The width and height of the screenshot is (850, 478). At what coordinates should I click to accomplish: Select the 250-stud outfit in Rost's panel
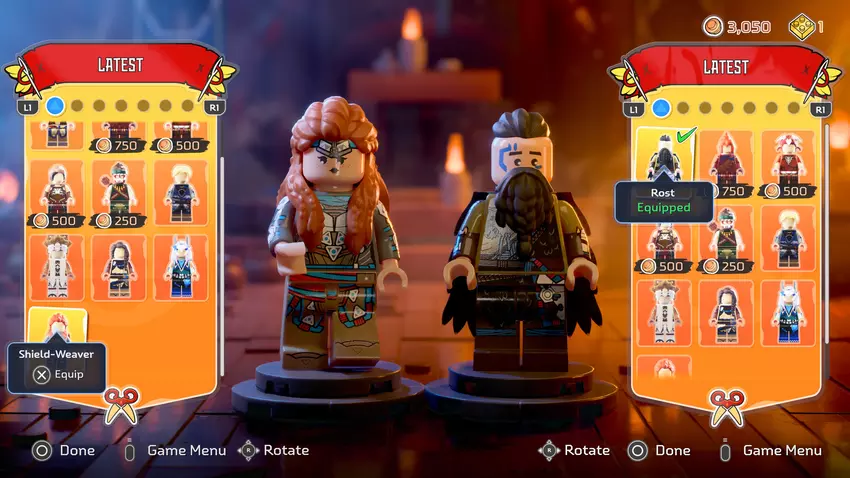pyautogui.click(x=727, y=238)
